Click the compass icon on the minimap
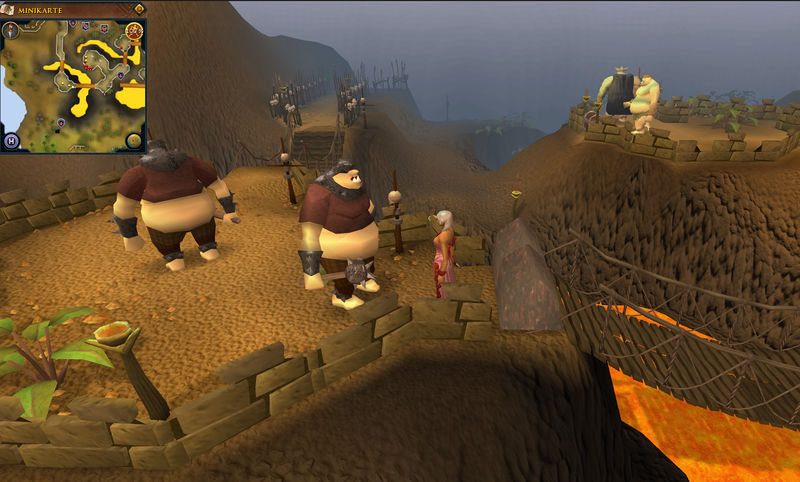The width and height of the screenshot is (800, 482). tap(11, 29)
